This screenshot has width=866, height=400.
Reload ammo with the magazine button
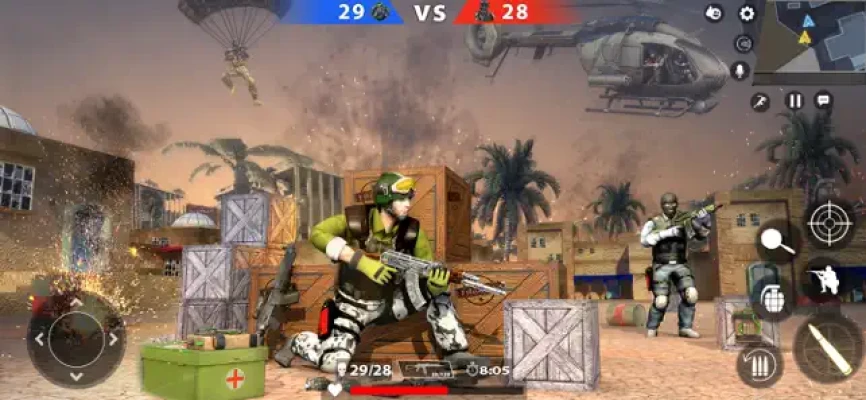[759, 365]
